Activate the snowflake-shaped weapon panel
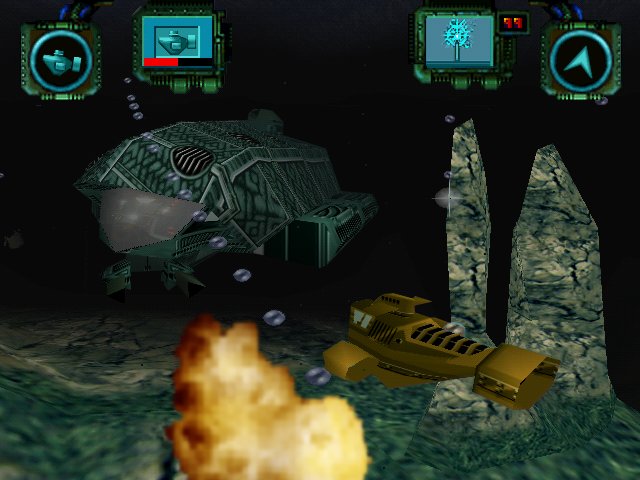The image size is (640, 480). [458, 42]
